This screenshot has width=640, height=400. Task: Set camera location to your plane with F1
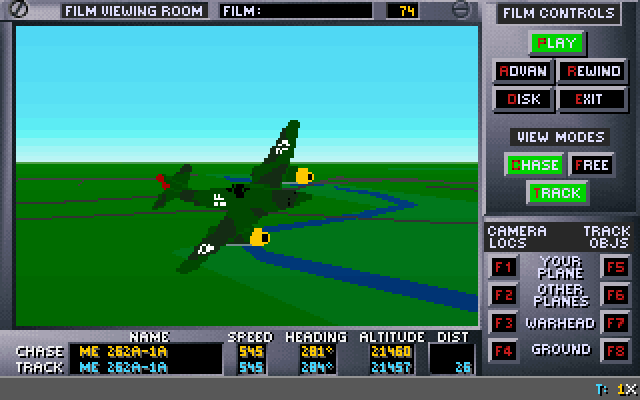pyautogui.click(x=503, y=267)
